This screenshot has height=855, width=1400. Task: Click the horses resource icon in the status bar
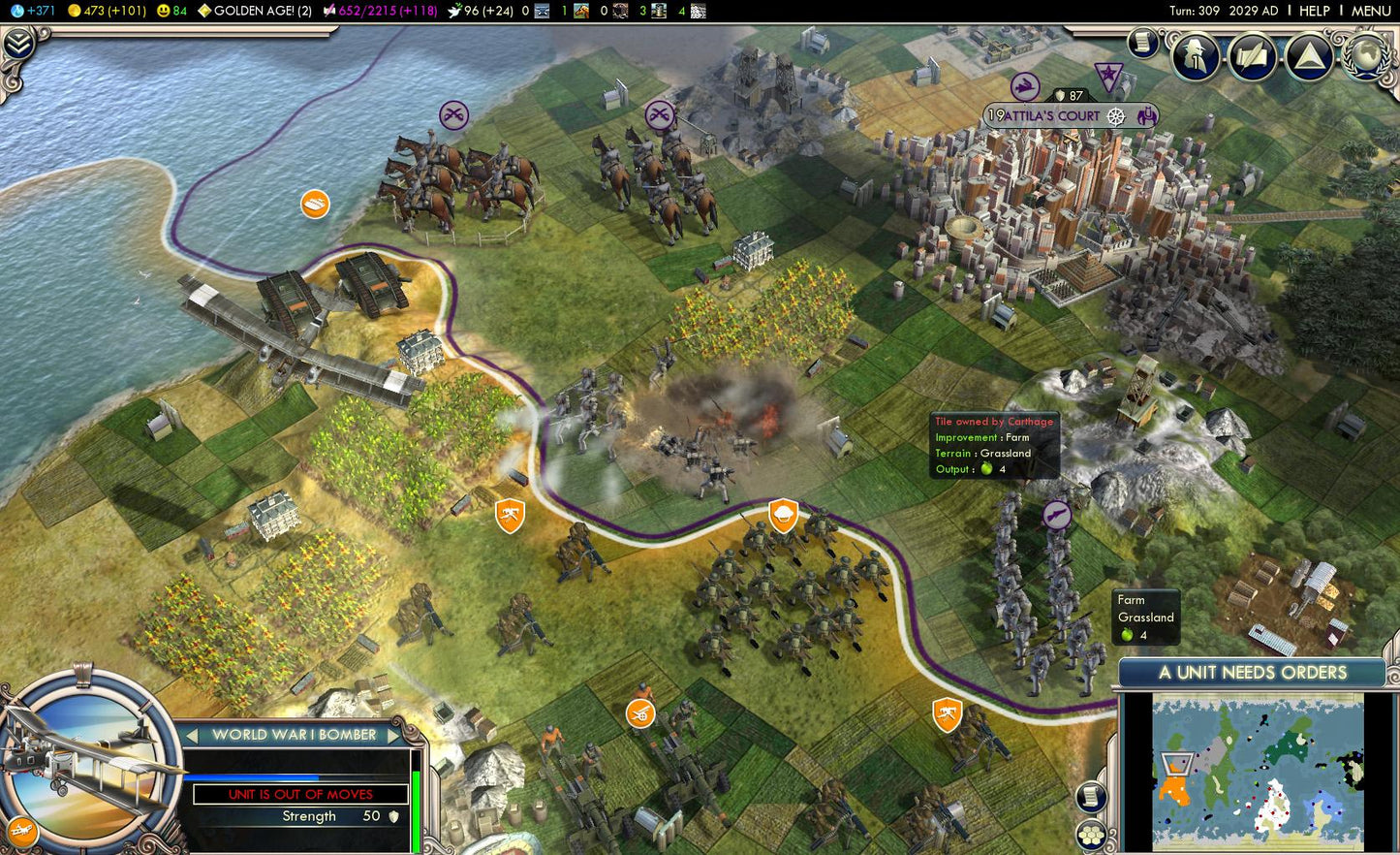pos(579,11)
